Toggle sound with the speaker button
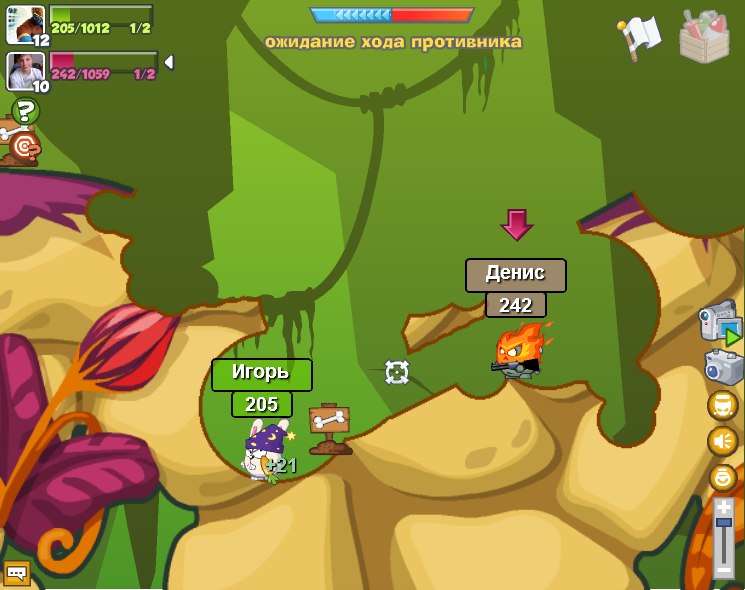Viewport: 745px width, 590px height. click(722, 441)
